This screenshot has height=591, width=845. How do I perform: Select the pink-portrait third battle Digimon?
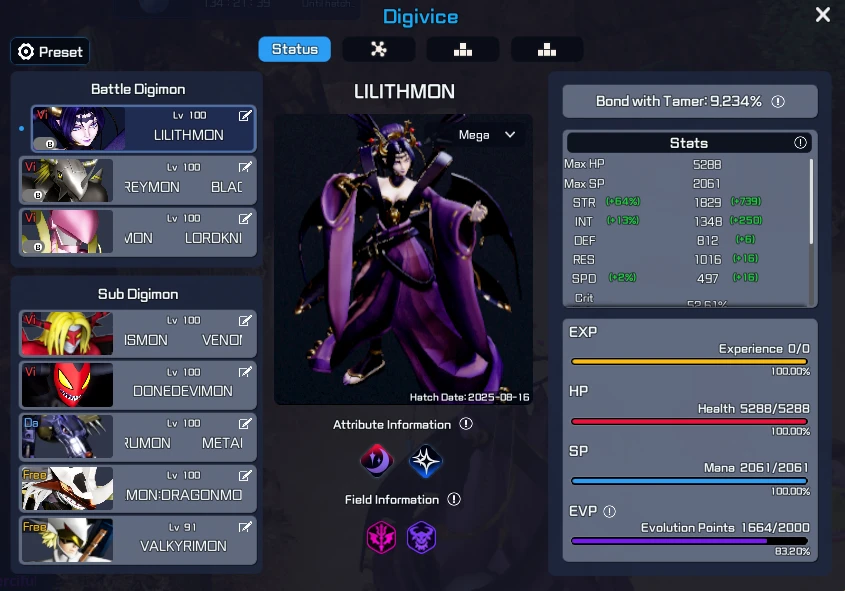[x=138, y=232]
